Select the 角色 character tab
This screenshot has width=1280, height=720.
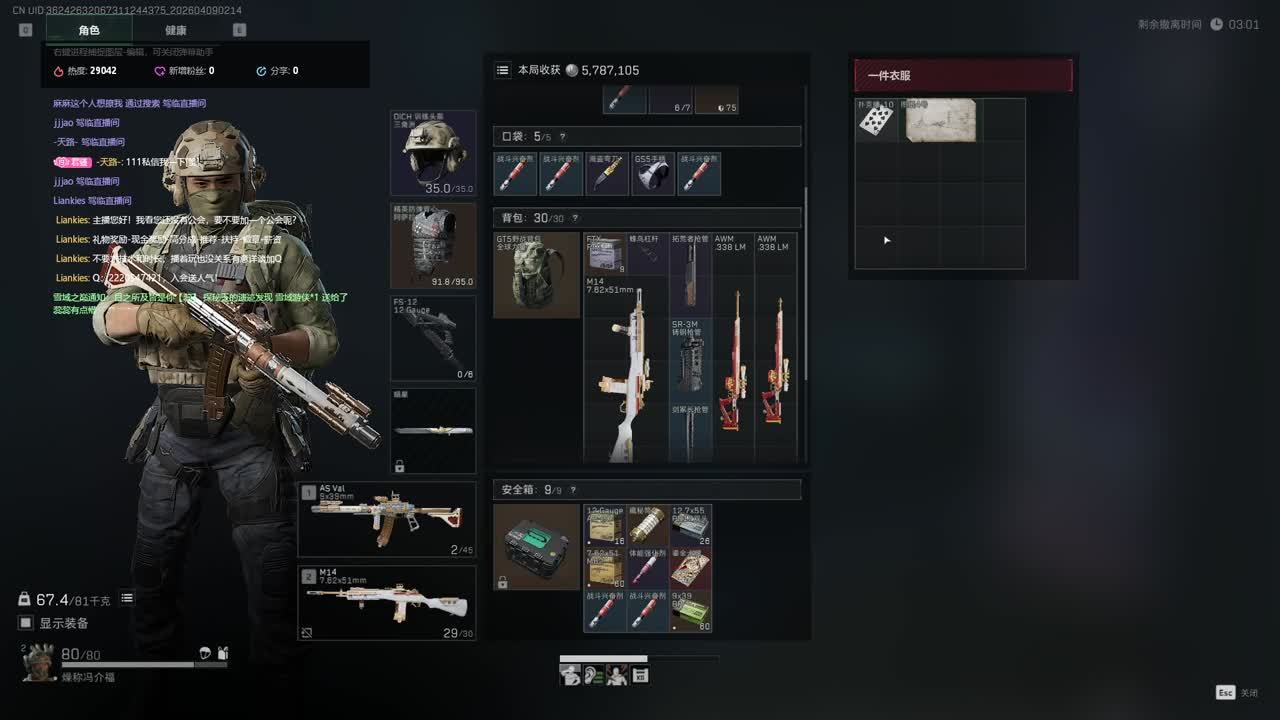(89, 30)
